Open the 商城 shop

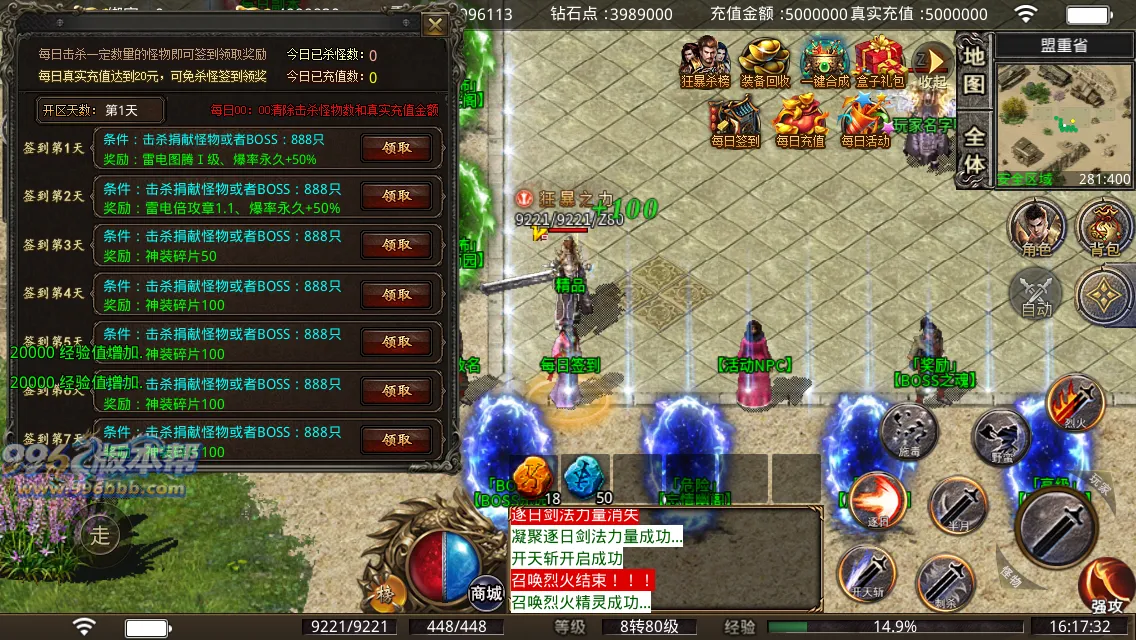[x=486, y=590]
